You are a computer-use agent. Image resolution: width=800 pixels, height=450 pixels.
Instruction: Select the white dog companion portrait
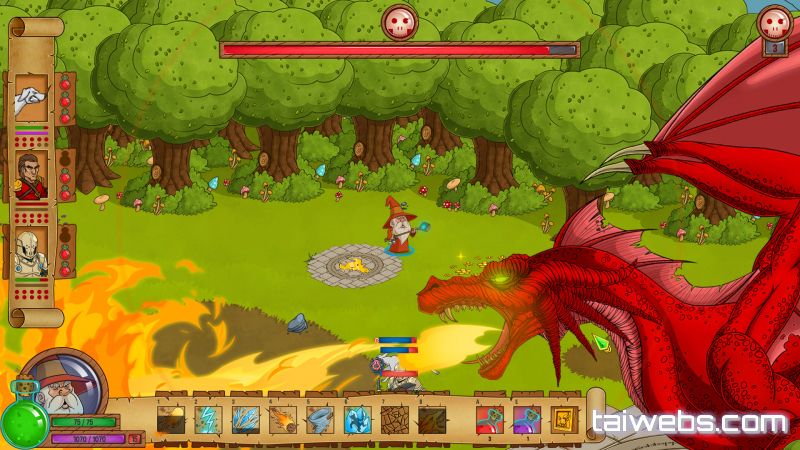[32, 100]
